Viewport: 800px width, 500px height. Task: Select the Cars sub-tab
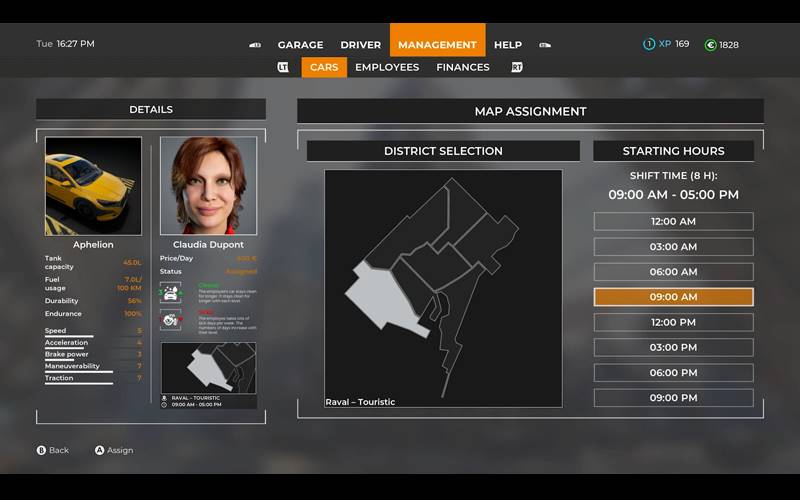pos(324,67)
